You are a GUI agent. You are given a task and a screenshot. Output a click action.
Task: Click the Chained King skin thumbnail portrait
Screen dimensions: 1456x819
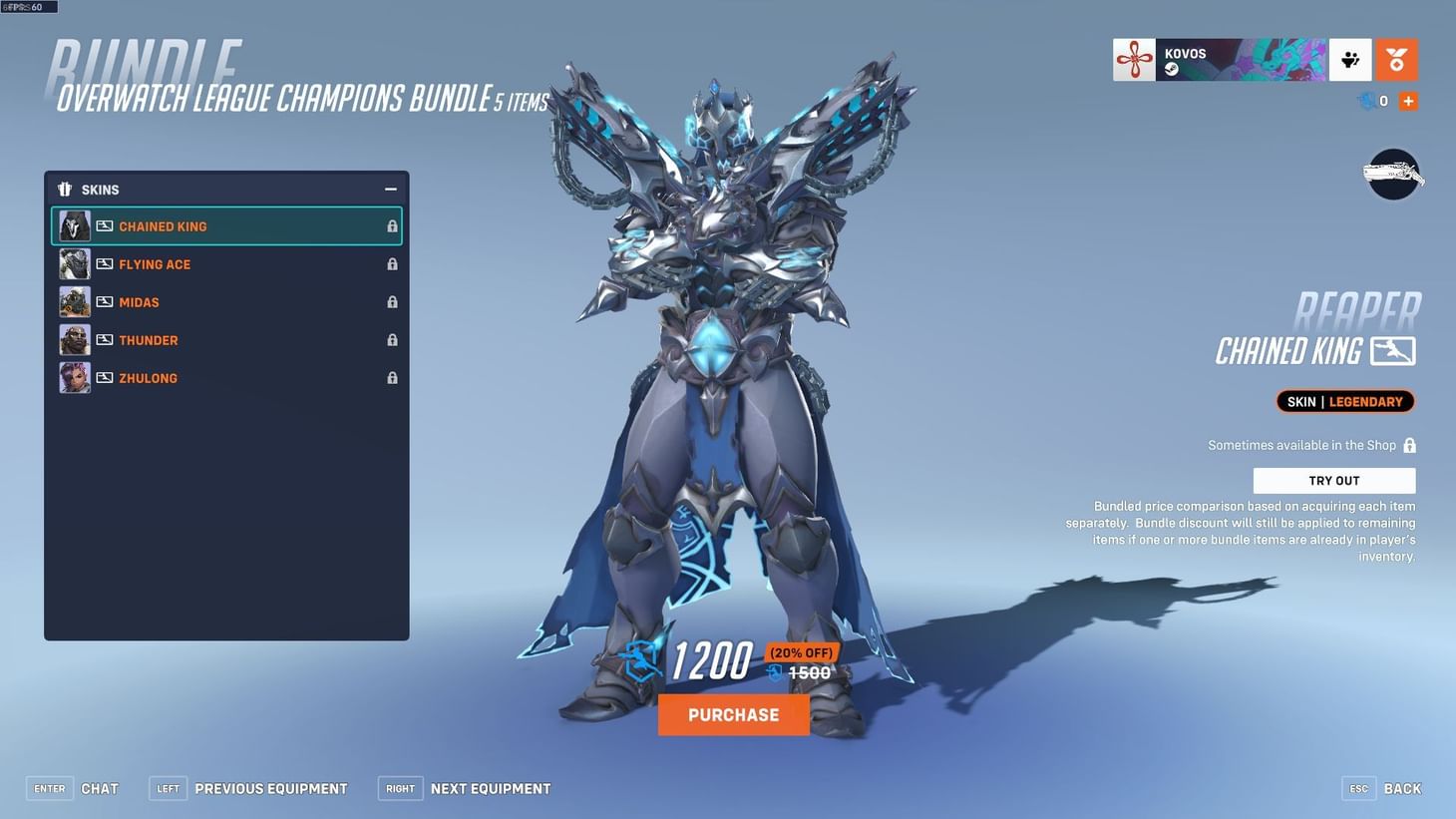pos(75,225)
